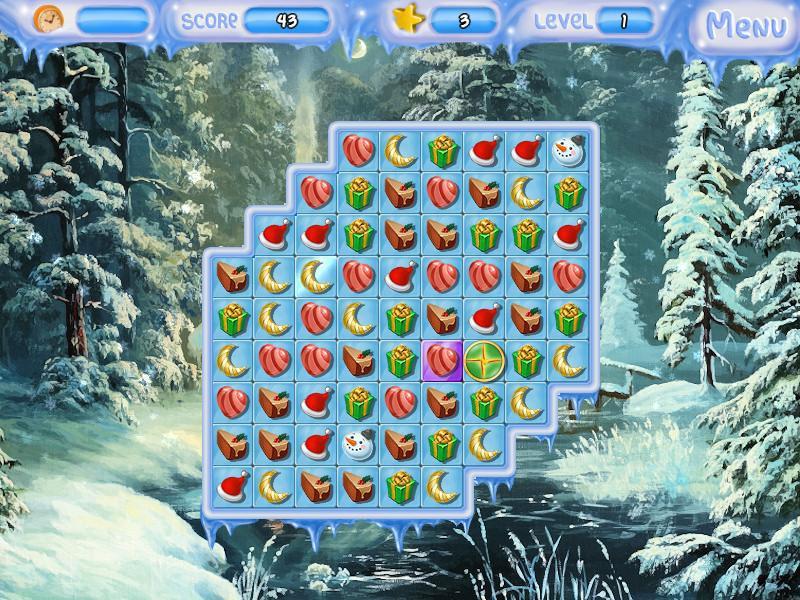Select the purple-highlighted heart tile

[442, 360]
